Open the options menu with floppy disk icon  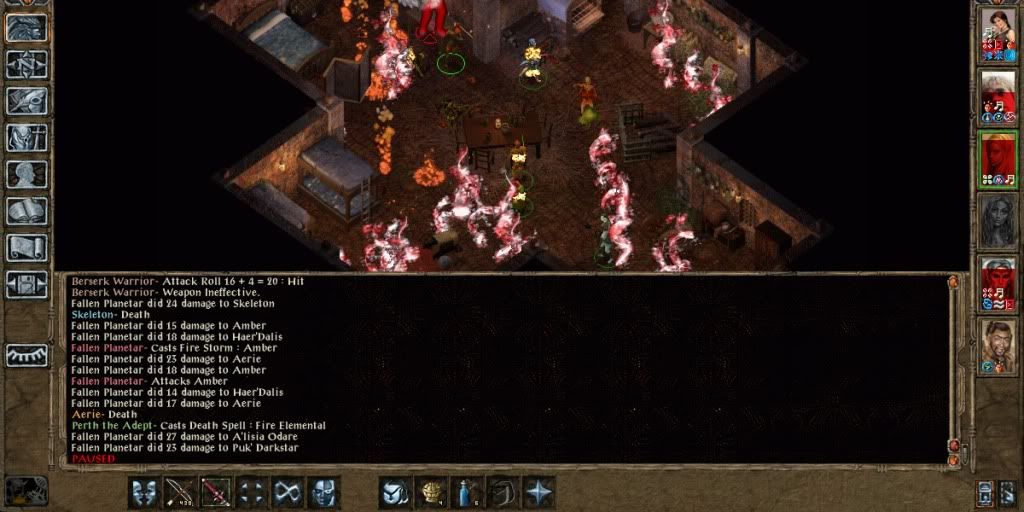coord(27,284)
